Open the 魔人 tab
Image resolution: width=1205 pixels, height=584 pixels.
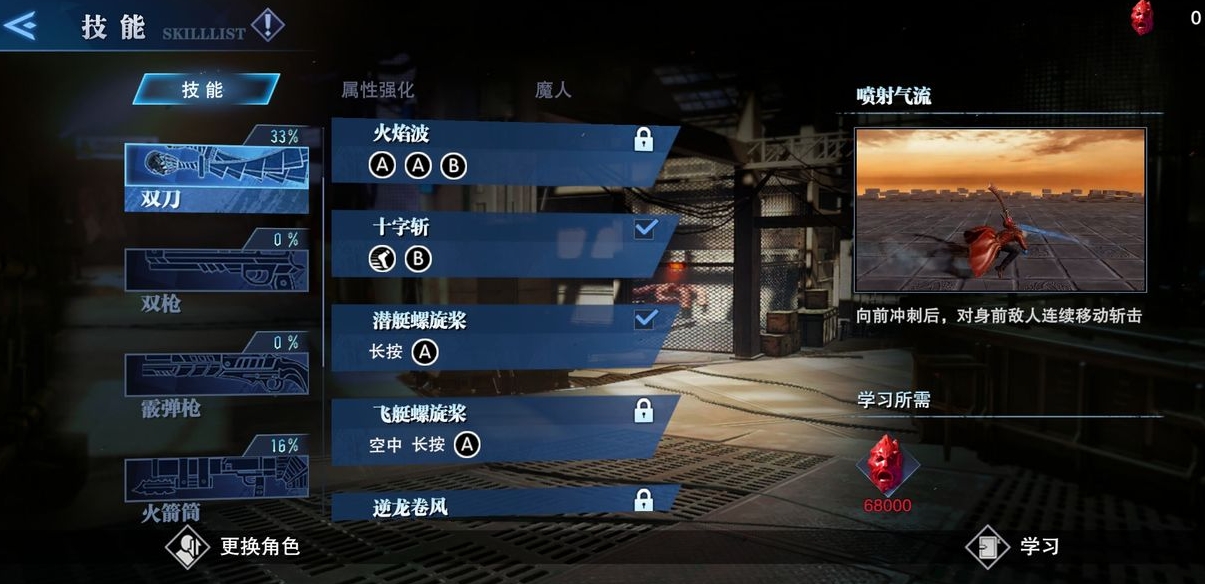coord(552,89)
